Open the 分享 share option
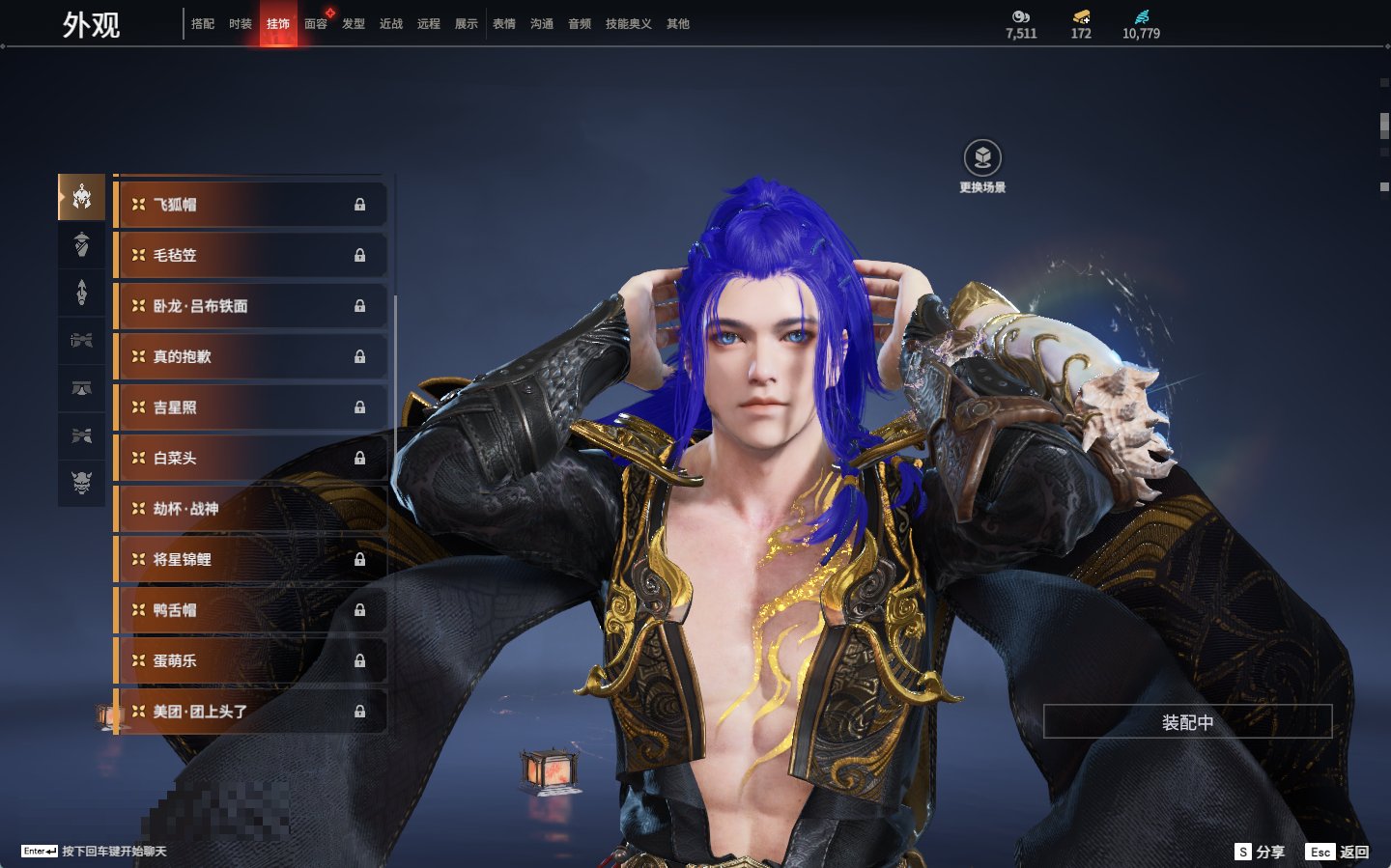 1260,852
